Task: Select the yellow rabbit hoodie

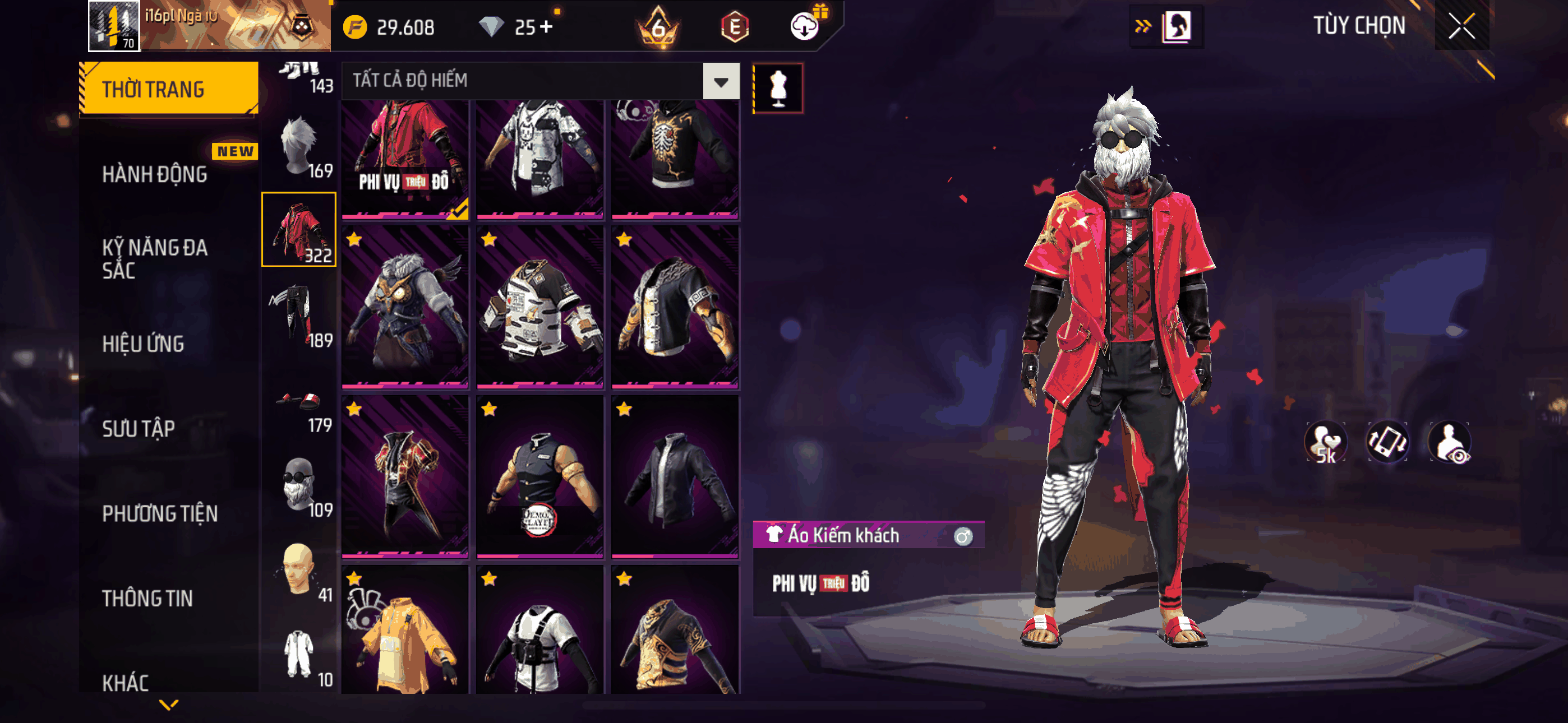Action: (405, 633)
